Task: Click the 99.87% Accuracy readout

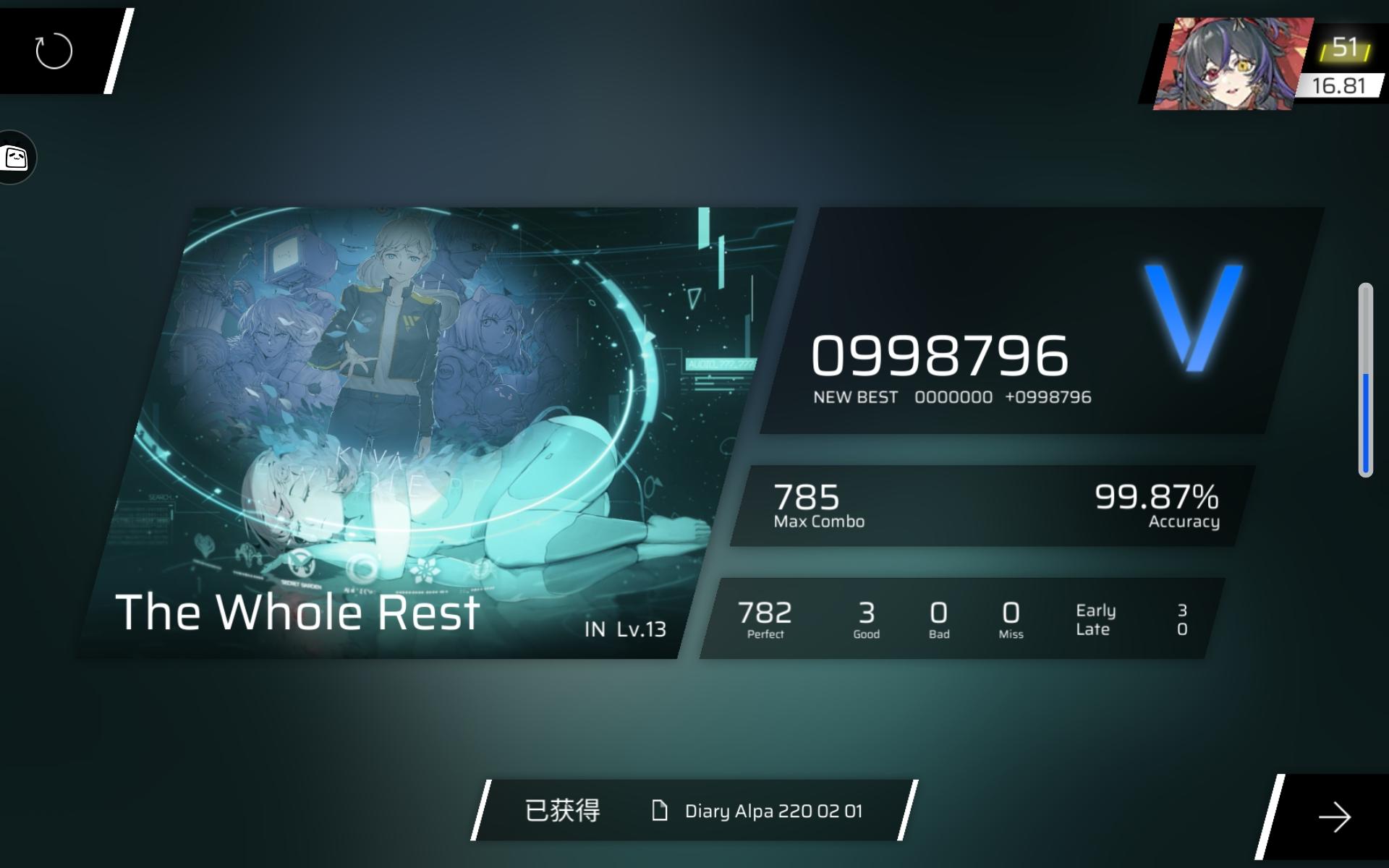Action: pos(1157,503)
